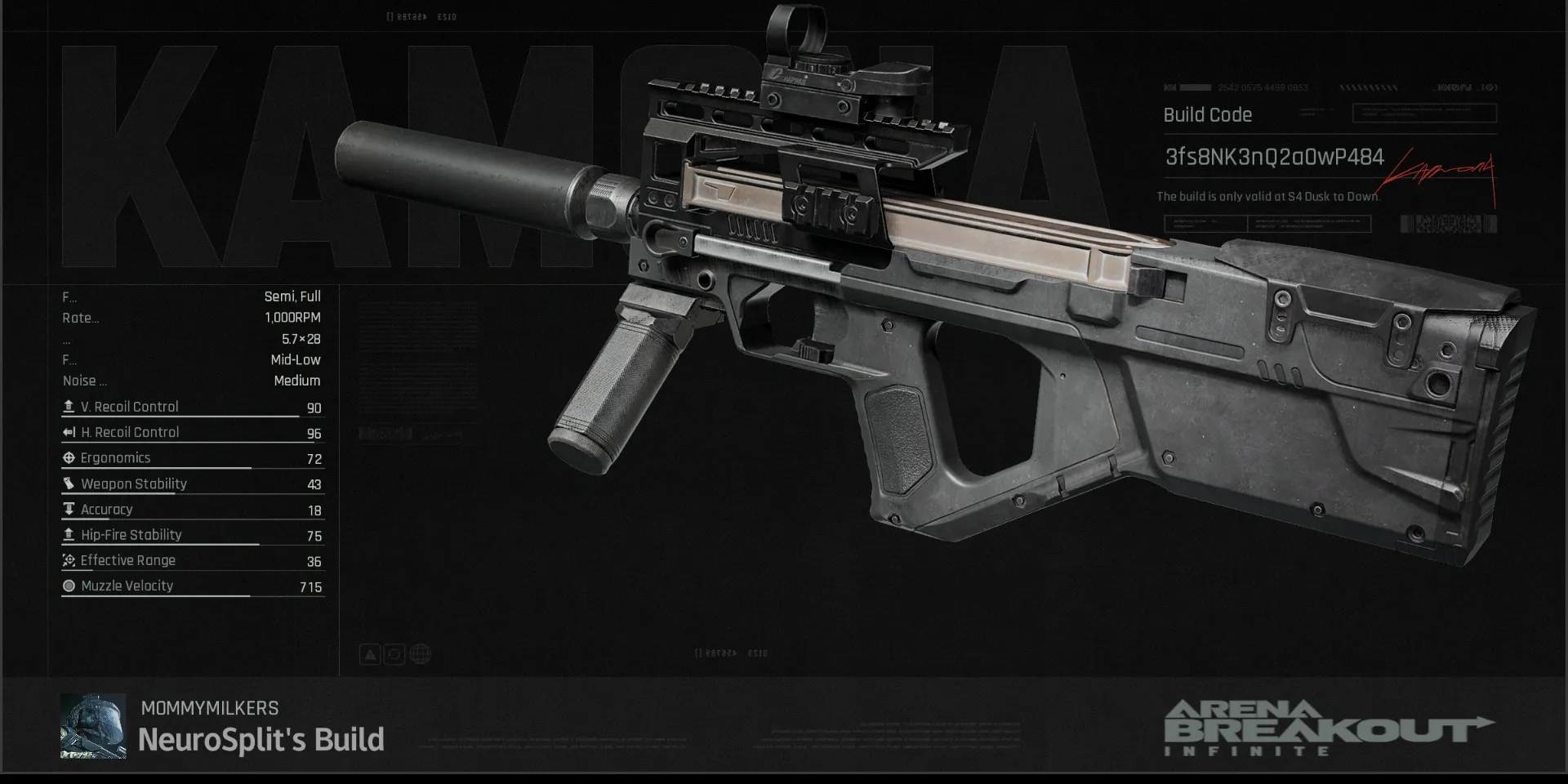The width and height of the screenshot is (1568, 784).
Task: Select the MOMMYMILKERS player name
Action: (209, 708)
